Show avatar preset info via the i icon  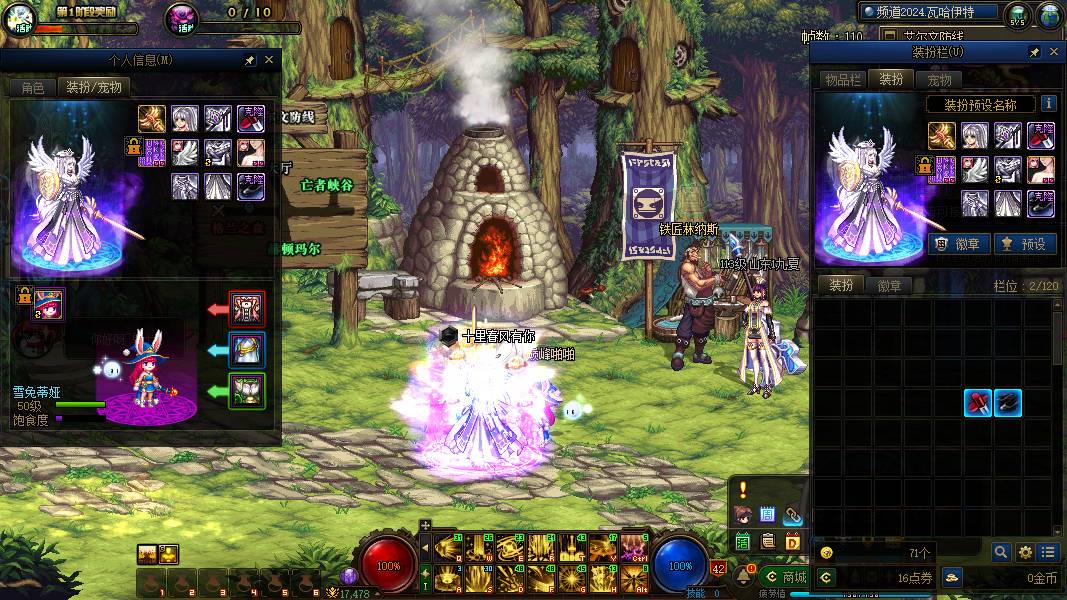pos(1048,103)
